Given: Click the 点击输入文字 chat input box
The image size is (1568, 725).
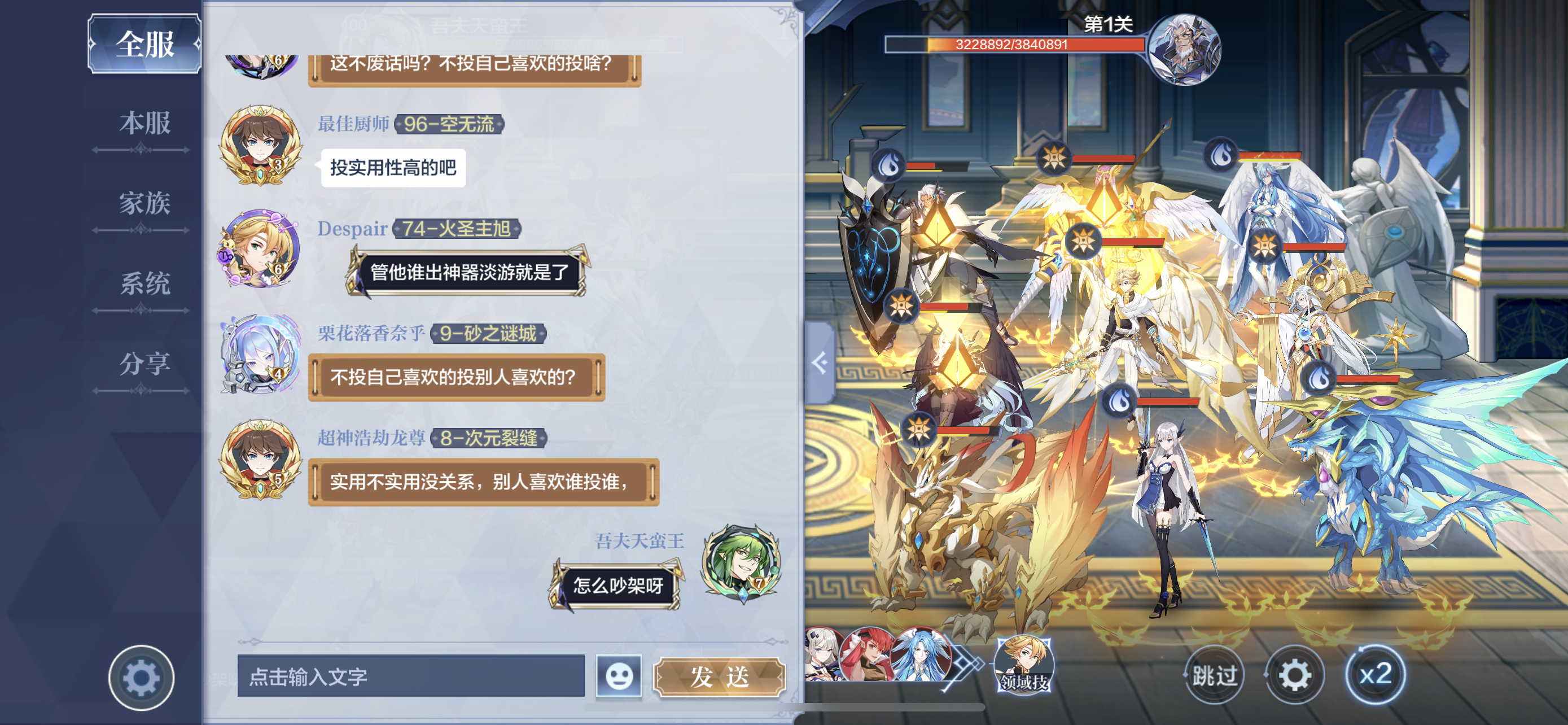Looking at the screenshot, I should 411,676.
